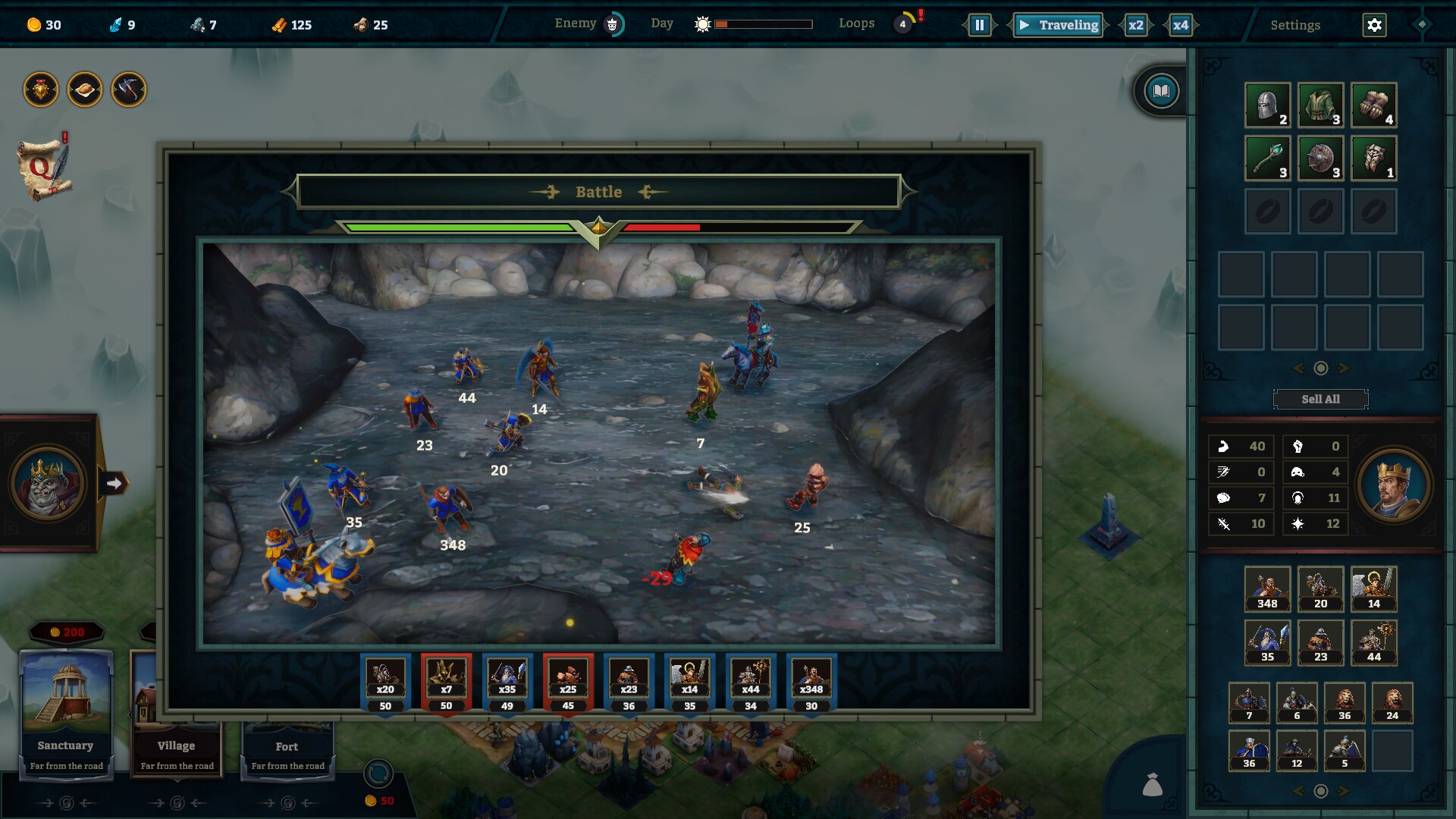
Task: Open Settings via the gear icon
Action: pos(1374,25)
